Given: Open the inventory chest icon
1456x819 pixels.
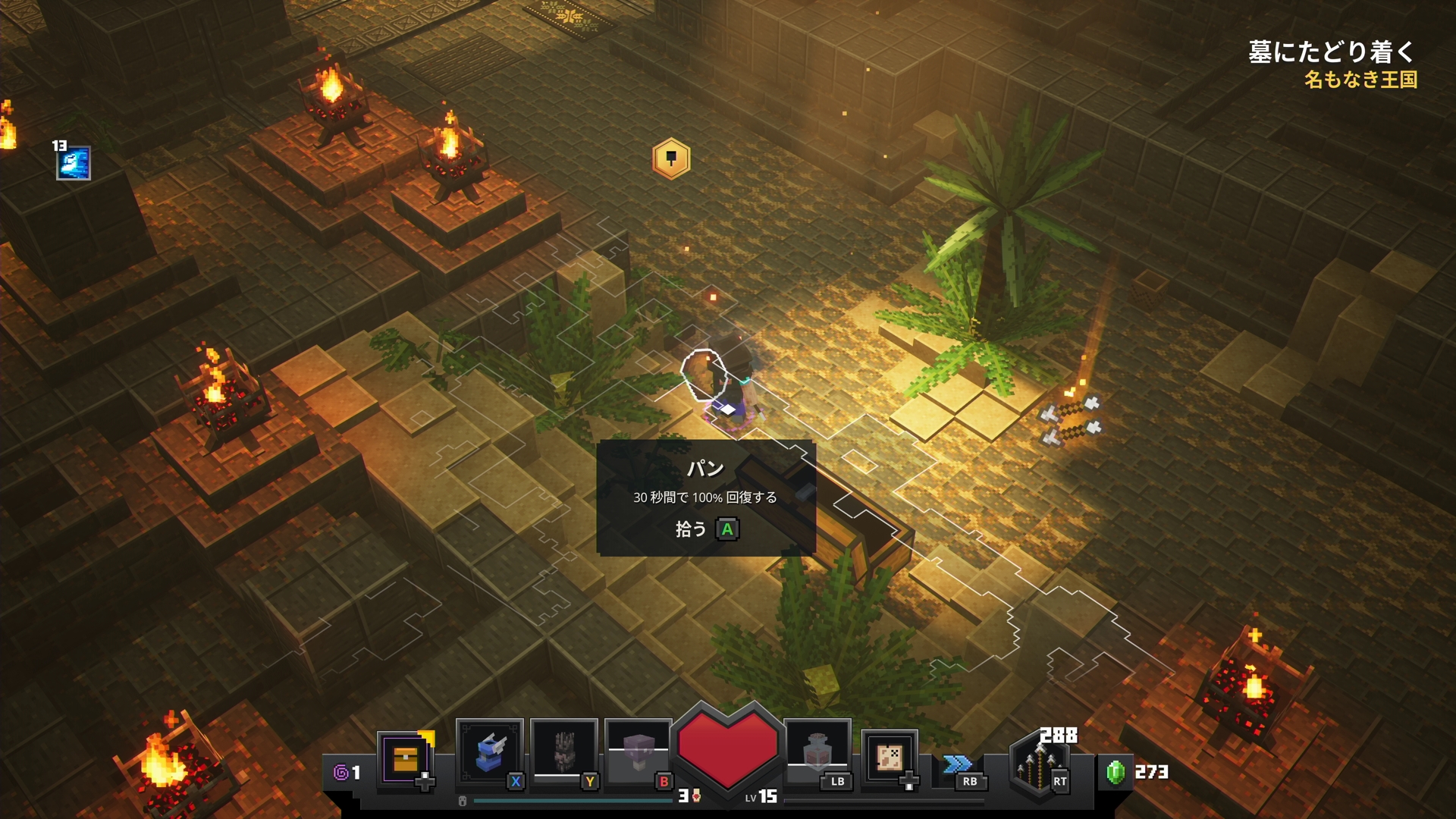Looking at the screenshot, I should pos(406,758).
